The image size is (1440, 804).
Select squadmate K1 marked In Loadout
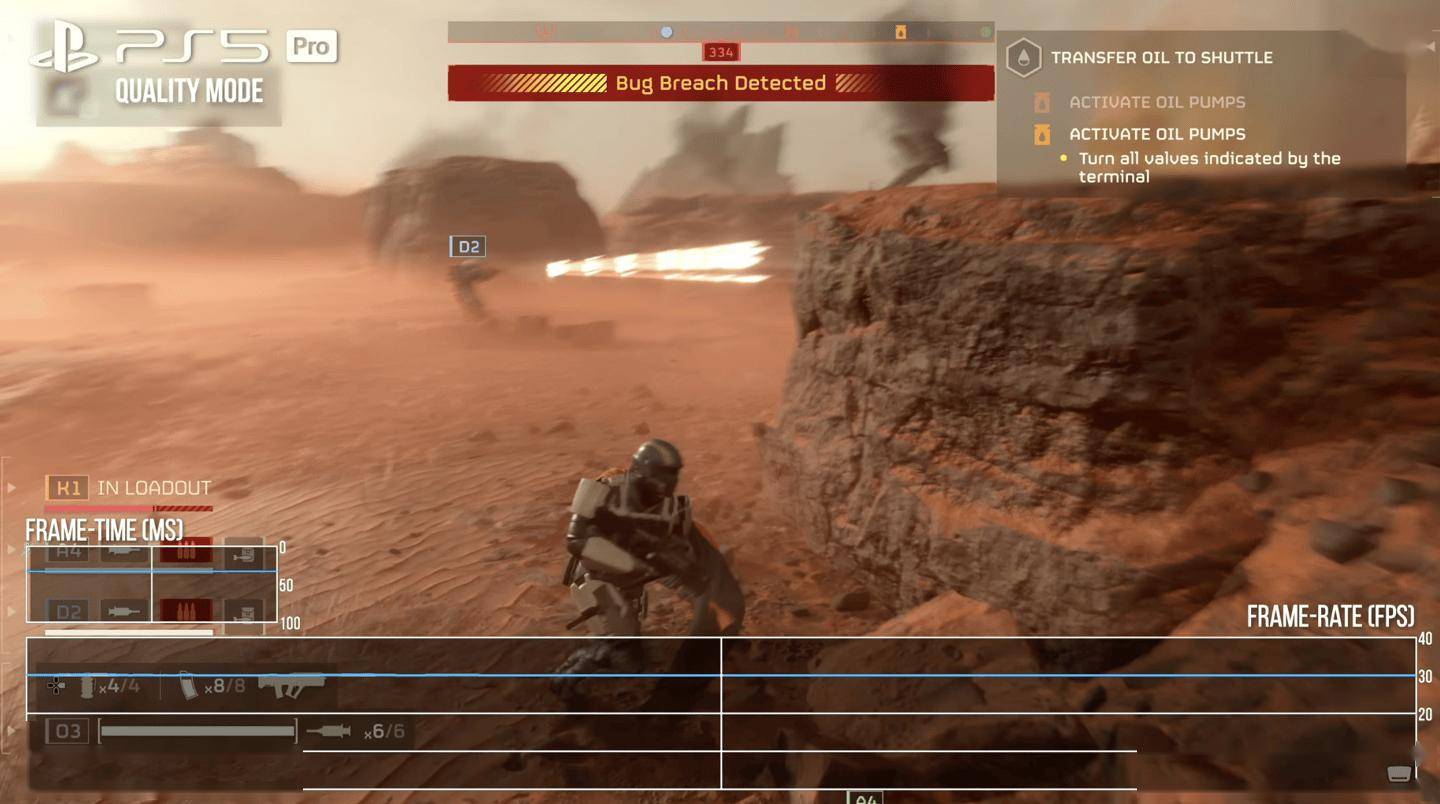coord(68,488)
